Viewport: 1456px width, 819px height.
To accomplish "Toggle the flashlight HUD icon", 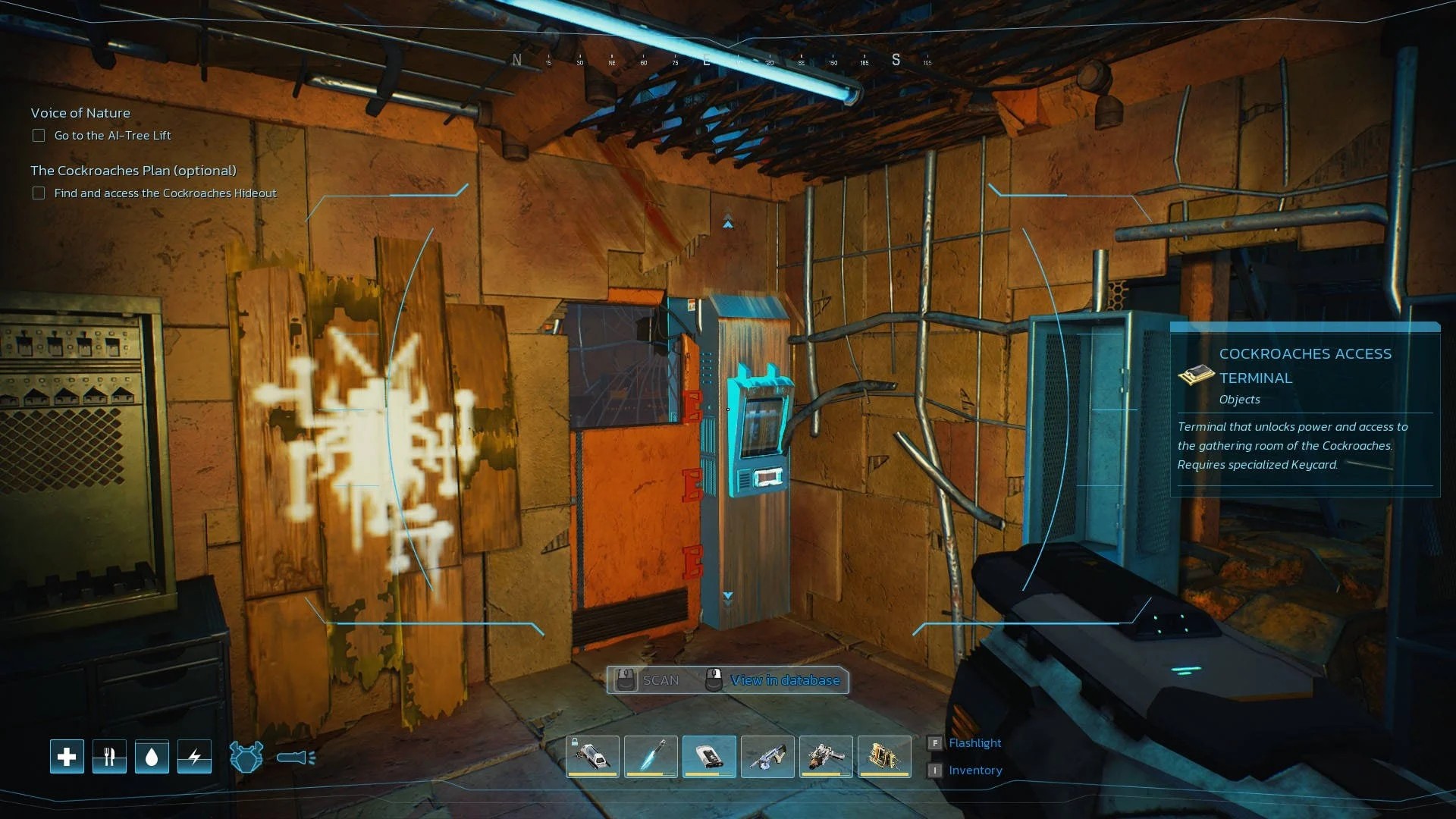I will tap(296, 757).
